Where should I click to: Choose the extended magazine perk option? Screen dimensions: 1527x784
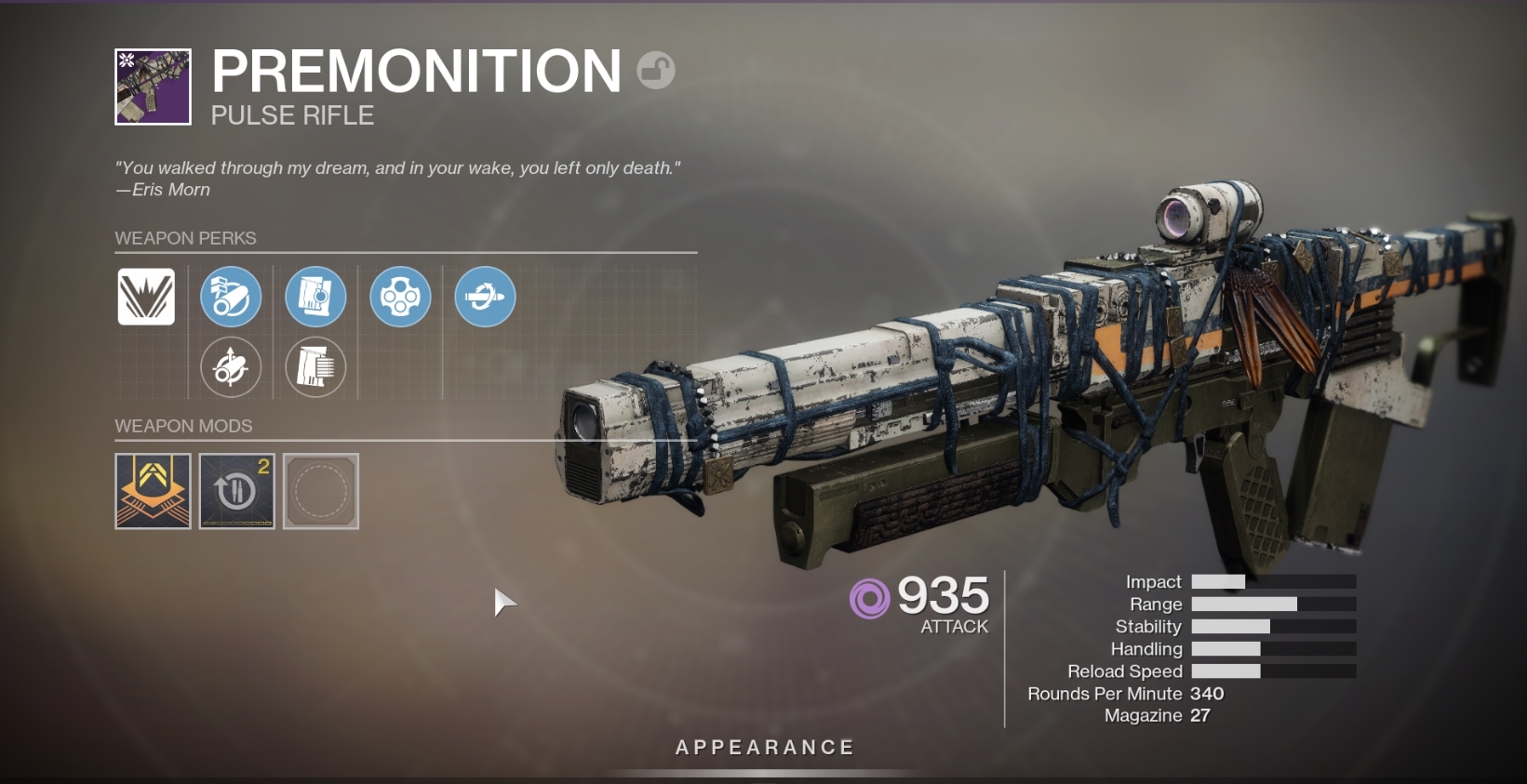[315, 366]
